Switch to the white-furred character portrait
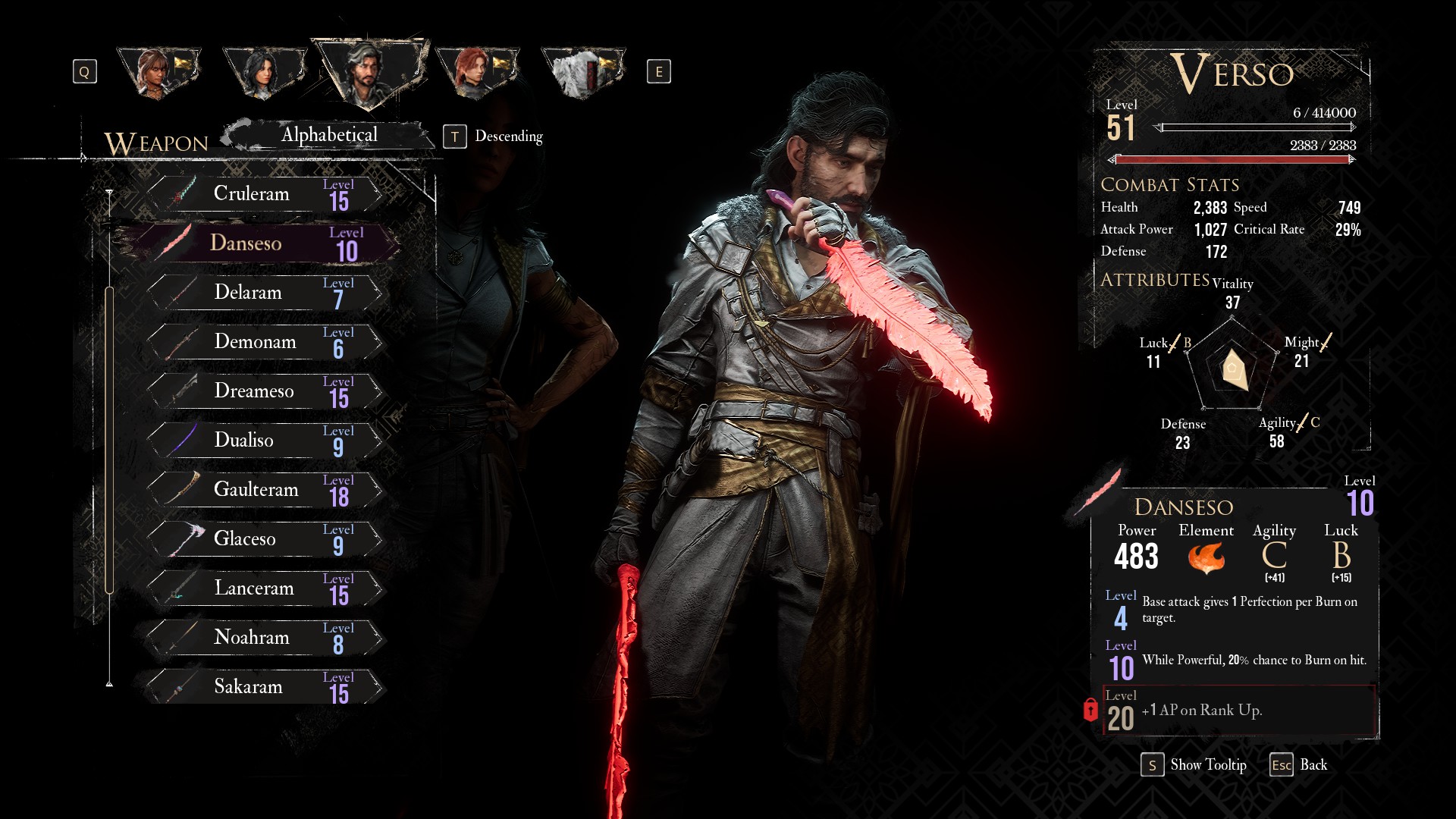 (x=582, y=73)
